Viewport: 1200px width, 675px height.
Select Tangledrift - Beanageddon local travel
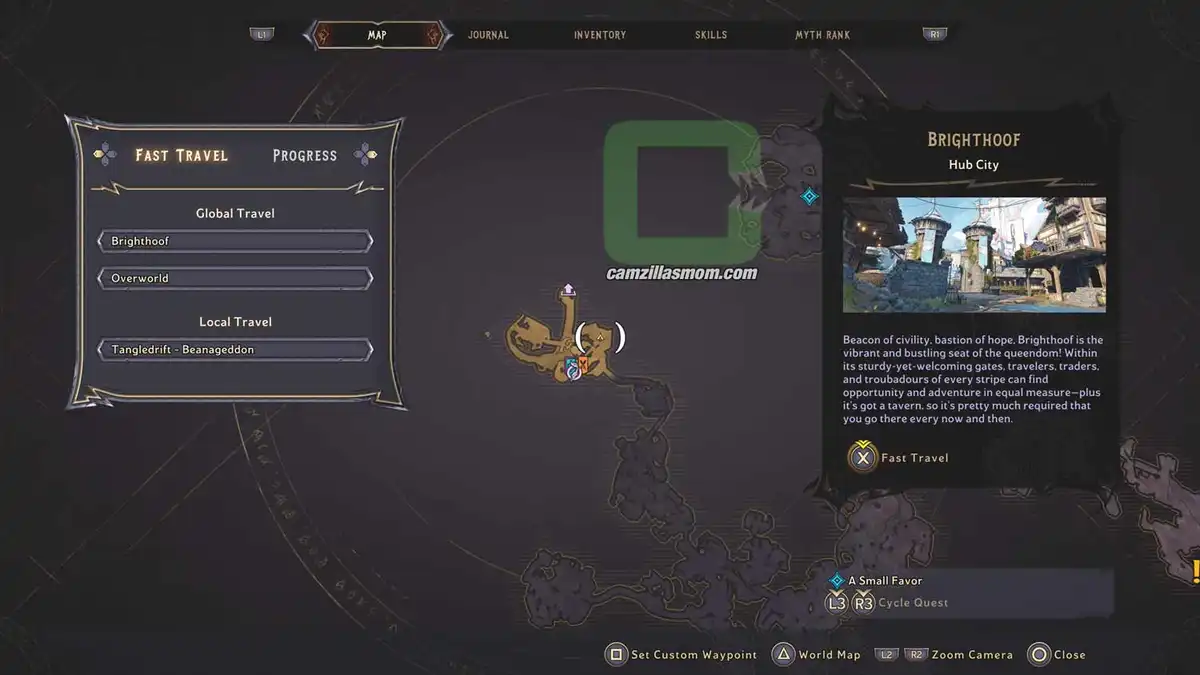[x=235, y=350]
